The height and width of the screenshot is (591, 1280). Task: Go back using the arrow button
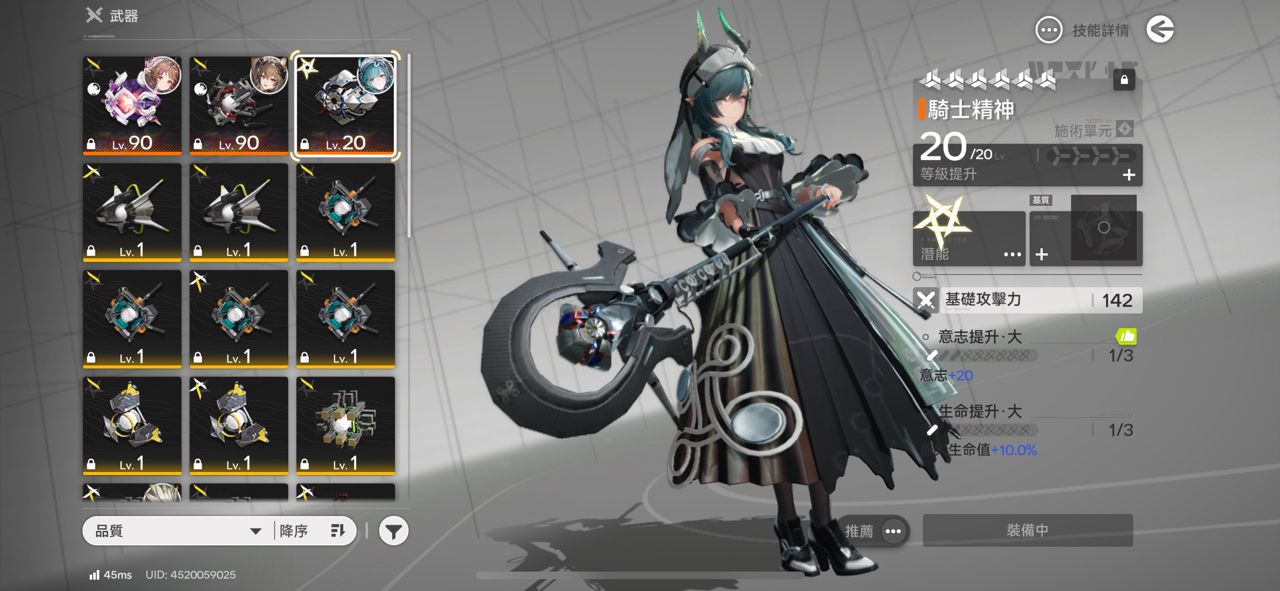[x=1160, y=30]
